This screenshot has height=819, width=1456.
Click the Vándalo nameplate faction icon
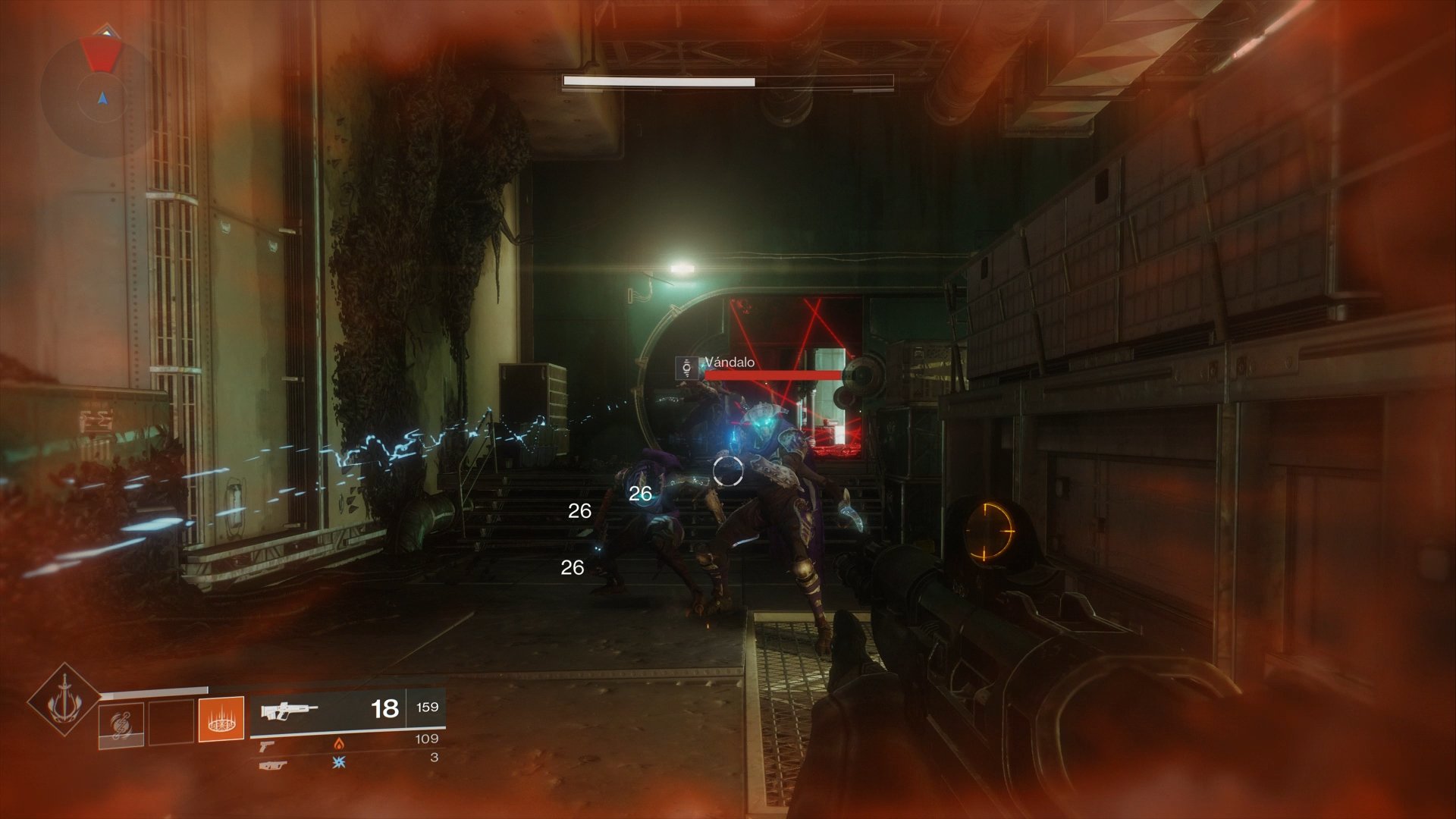pos(685,369)
